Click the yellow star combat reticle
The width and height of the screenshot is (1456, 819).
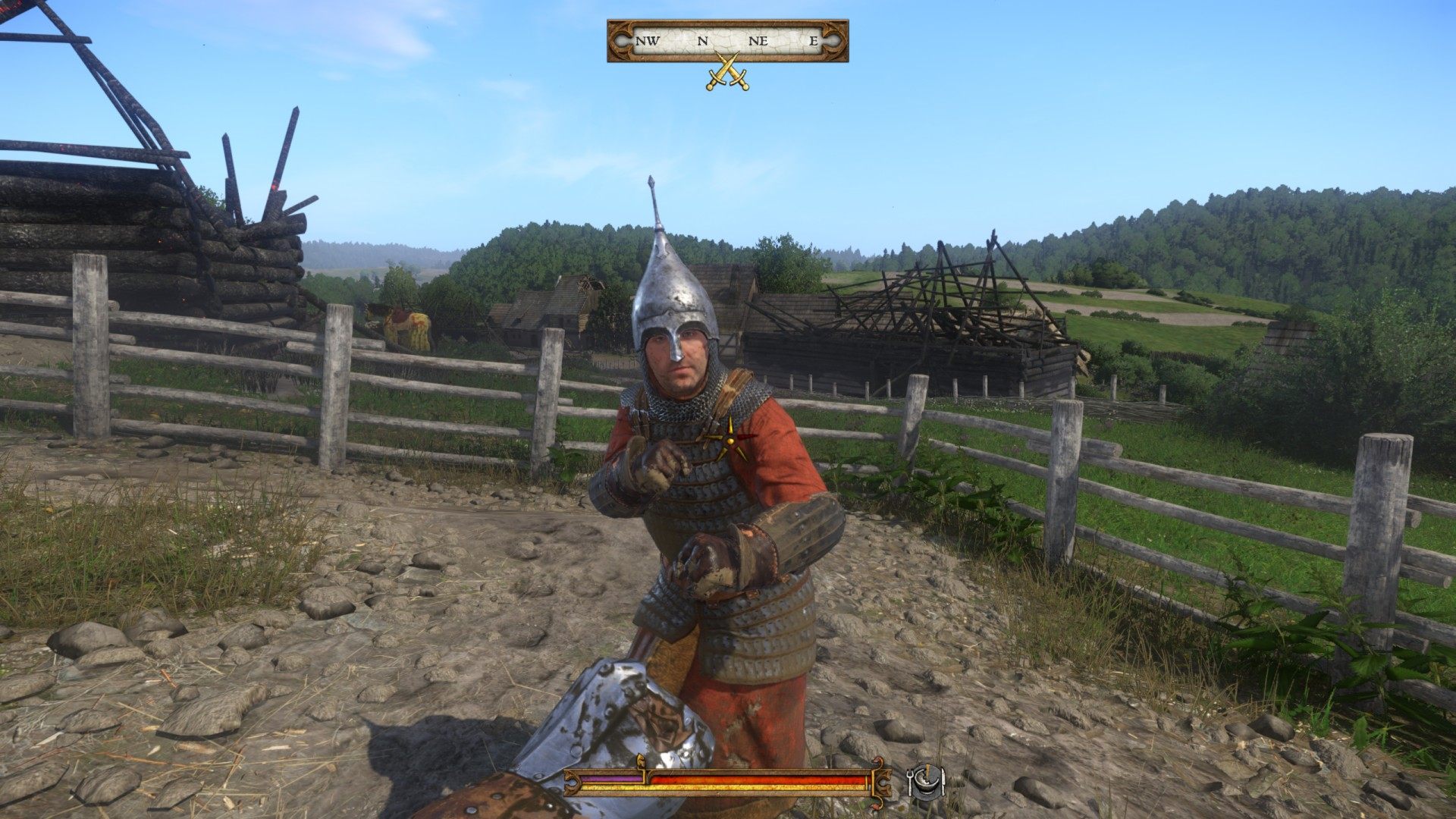(x=730, y=439)
